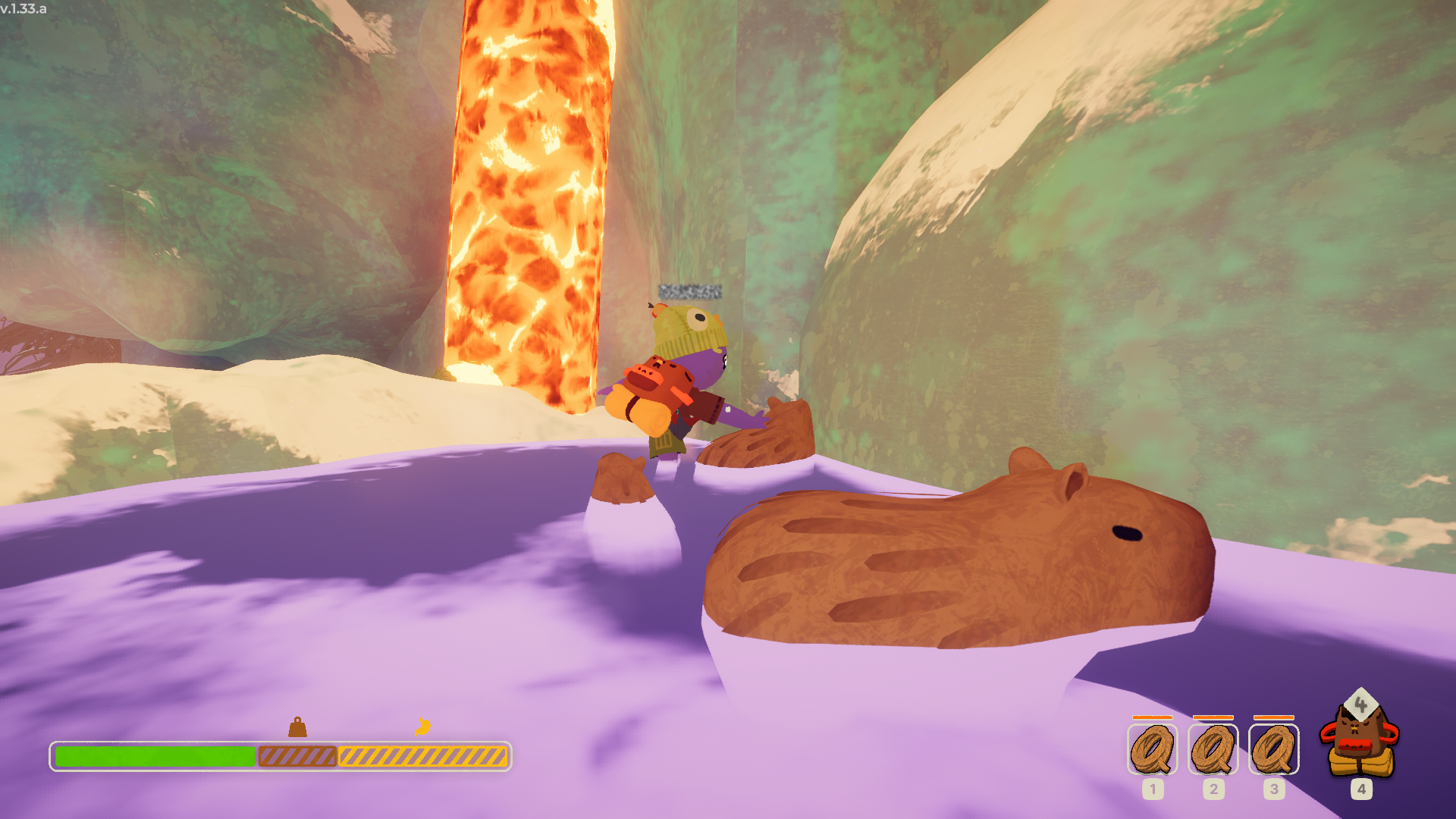
Task: Select the rope coil in slot 2
Action: (1213, 749)
